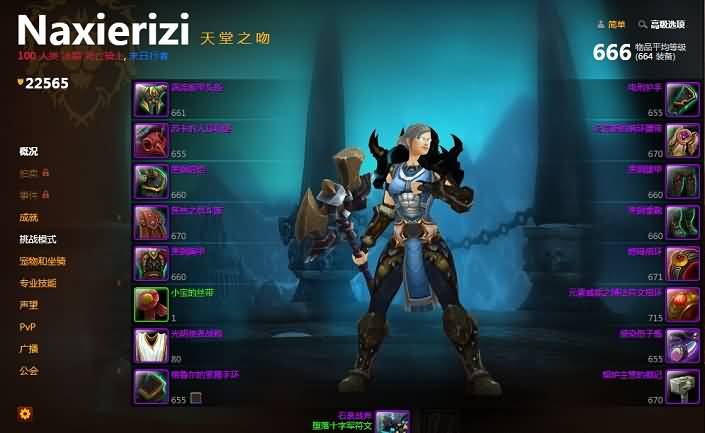Open the PvP section
Screen dimensions: 705x433
[x=28, y=327]
